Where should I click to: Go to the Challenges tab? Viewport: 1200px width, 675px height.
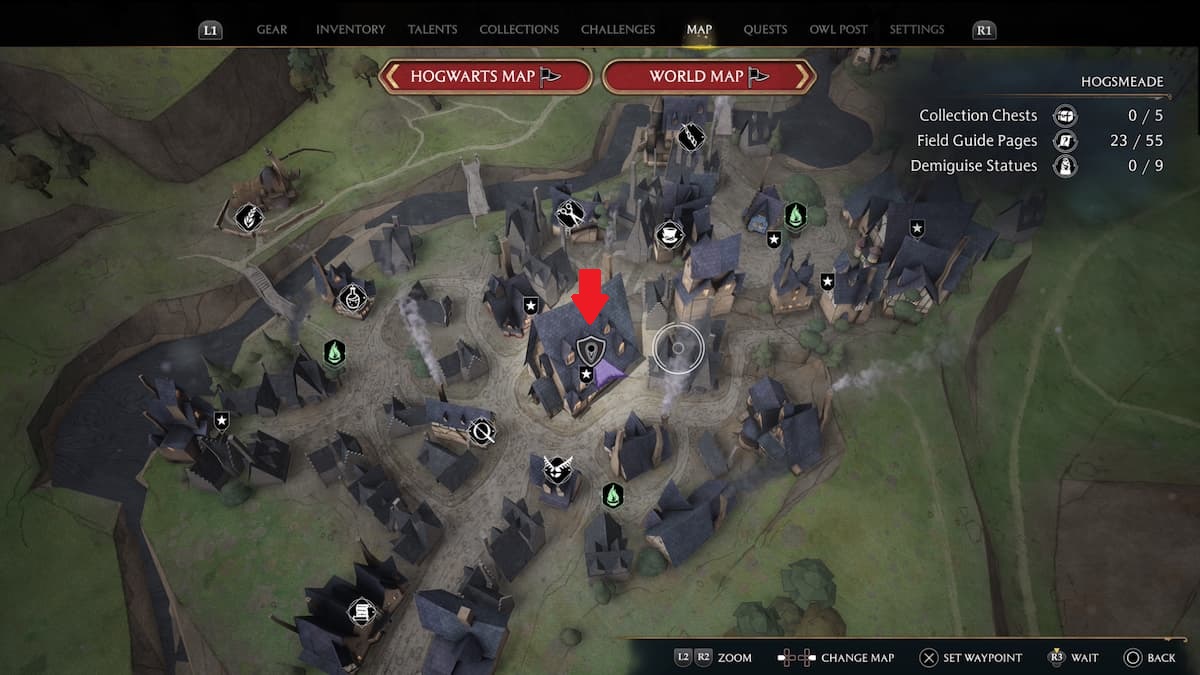pos(618,30)
